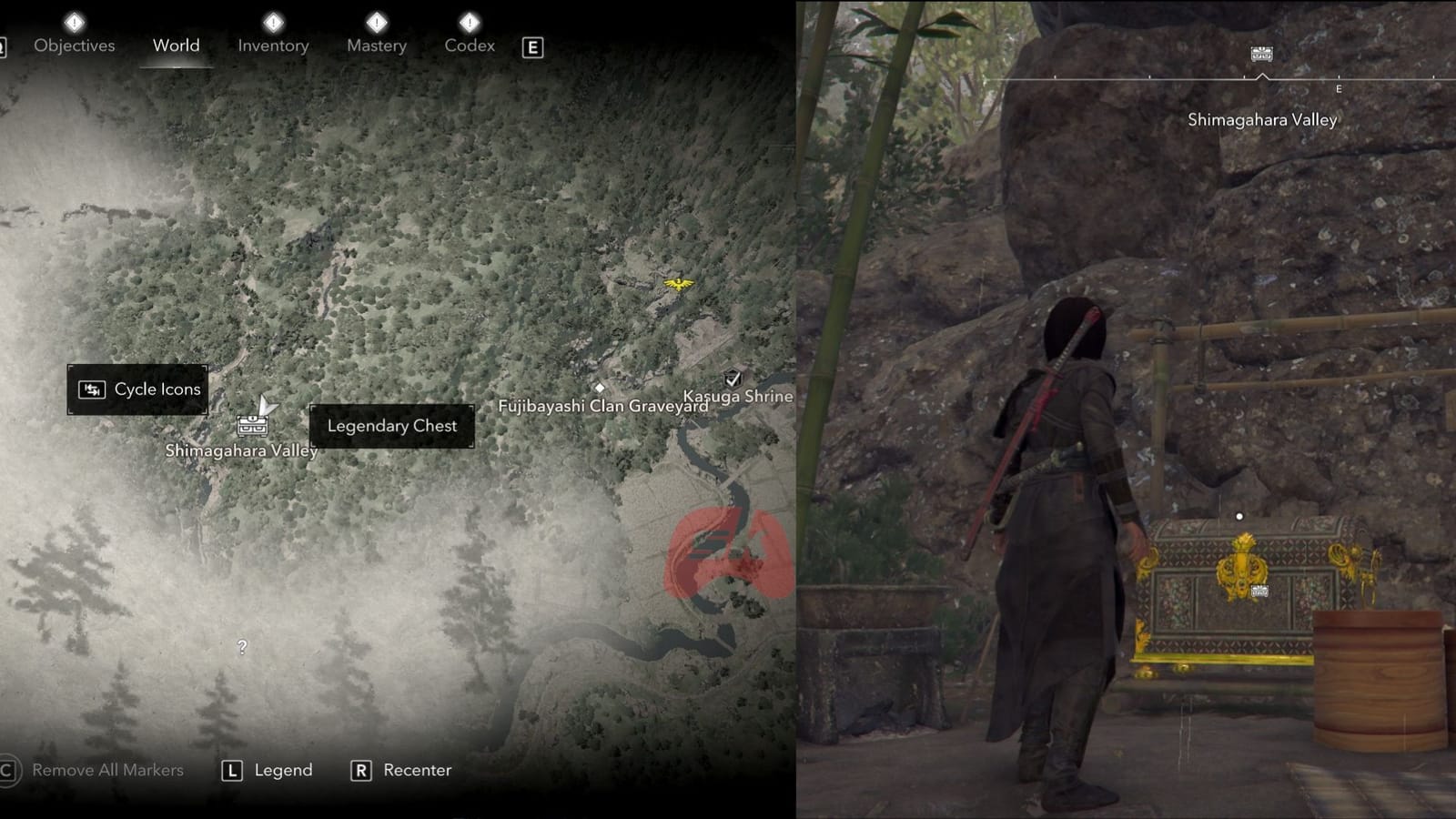Viewport: 1456px width, 819px height.
Task: Switch to the Inventory tab
Action: [x=272, y=45]
